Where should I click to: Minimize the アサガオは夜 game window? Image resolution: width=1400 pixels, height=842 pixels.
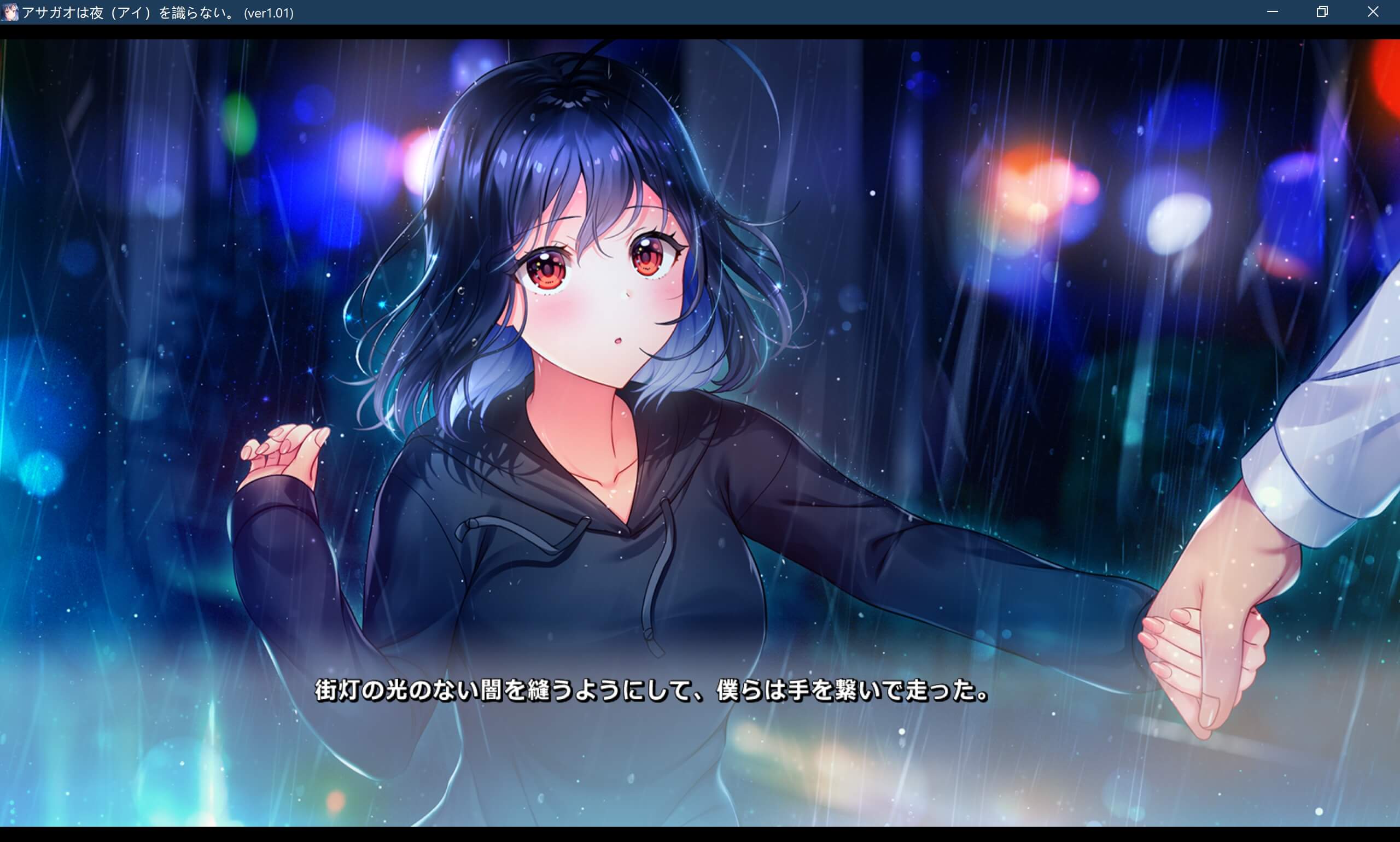pos(1273,12)
